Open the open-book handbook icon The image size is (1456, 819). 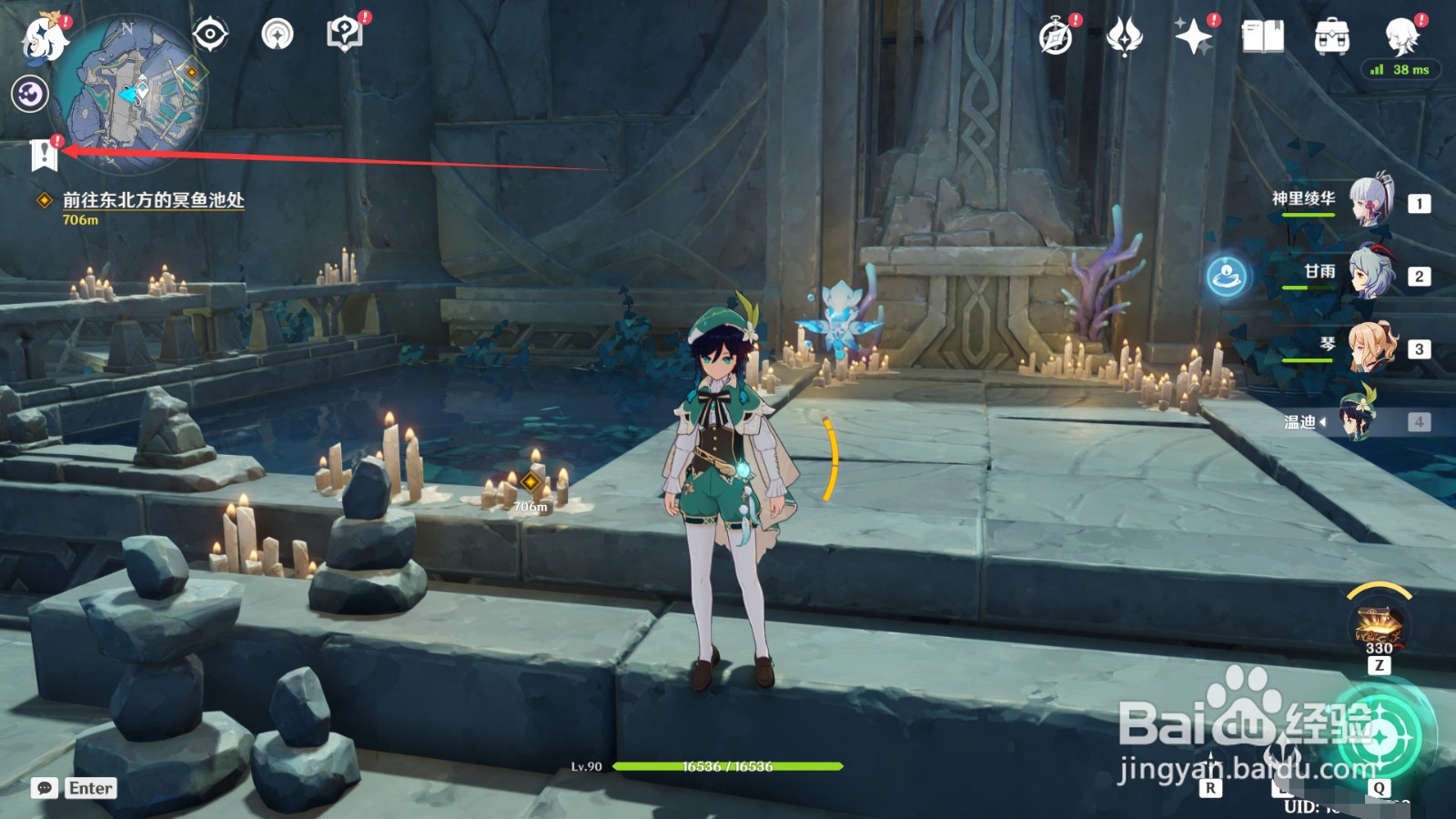[x=1262, y=37]
